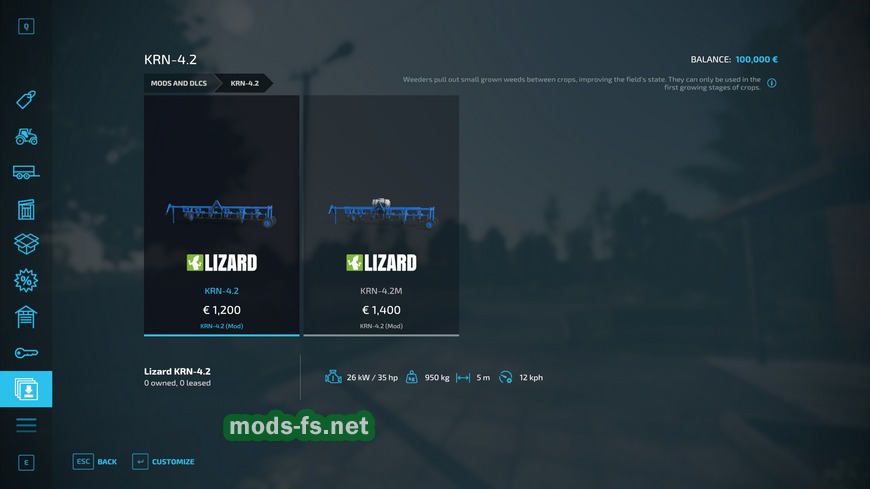The height and width of the screenshot is (489, 870).
Task: Open the weeder info circle icon
Action: point(772,83)
